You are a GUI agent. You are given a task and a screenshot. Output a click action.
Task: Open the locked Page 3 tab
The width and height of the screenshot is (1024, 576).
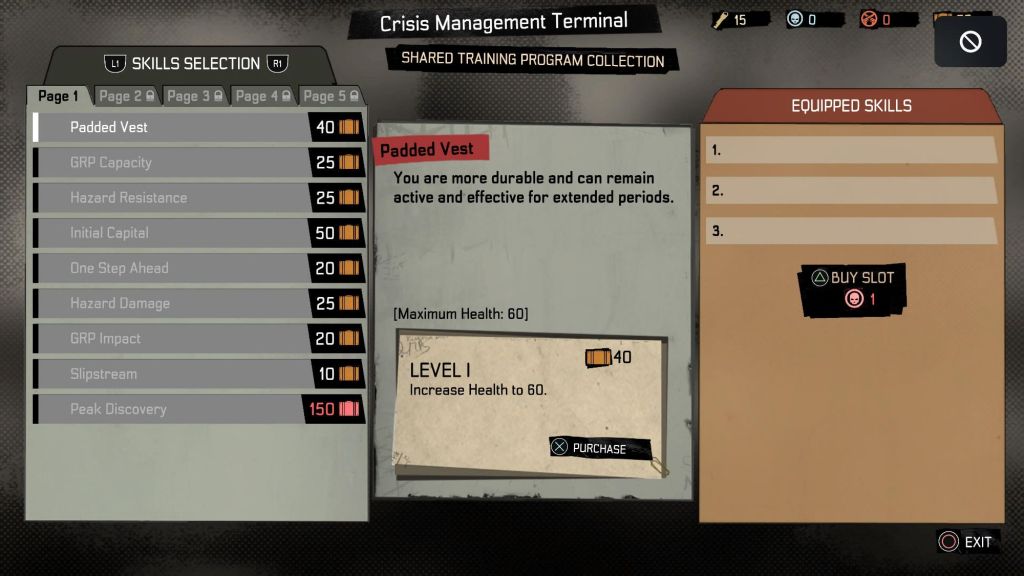[x=195, y=96]
